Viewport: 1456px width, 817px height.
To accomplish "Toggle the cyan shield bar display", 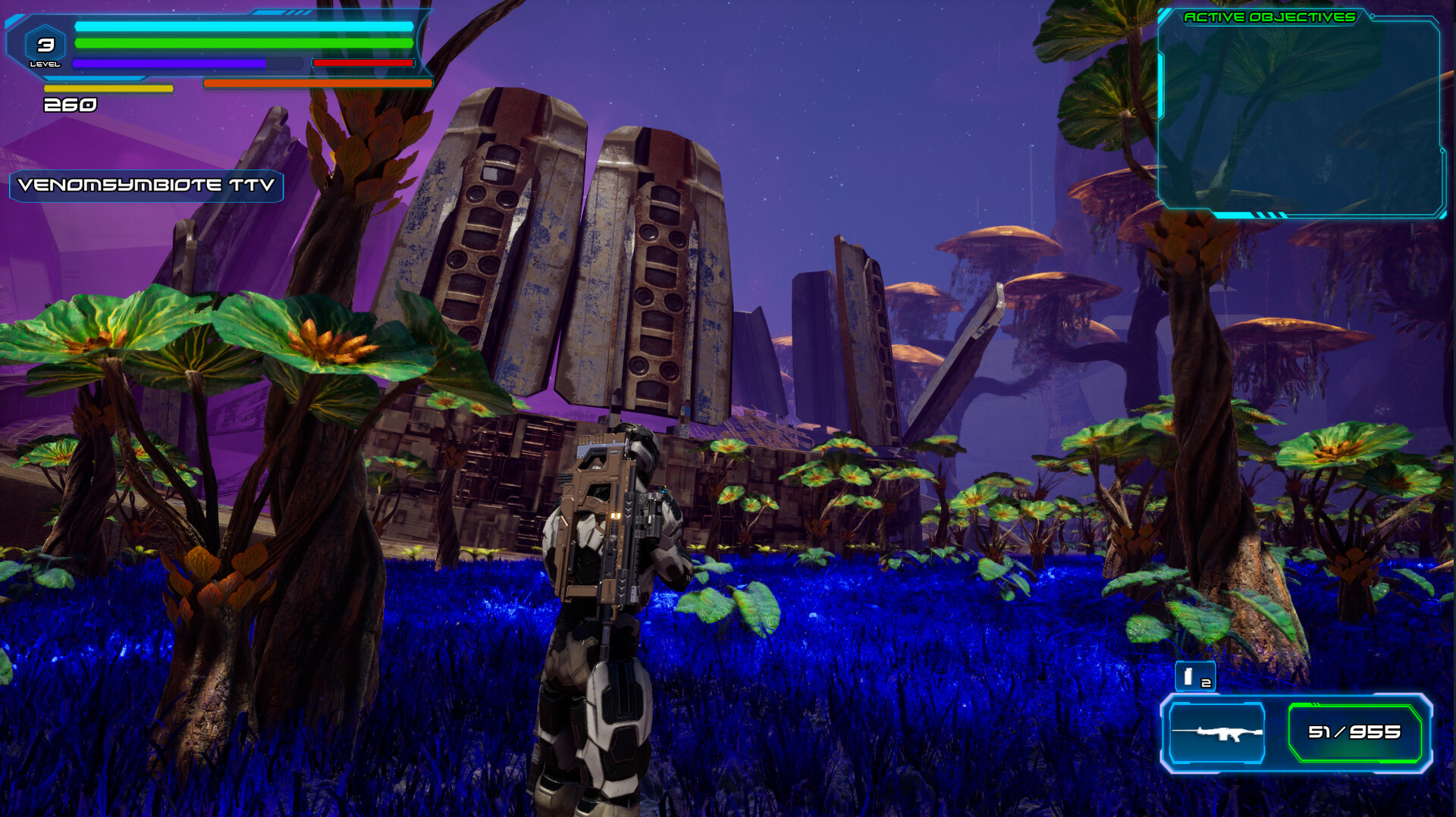I will click(243, 27).
